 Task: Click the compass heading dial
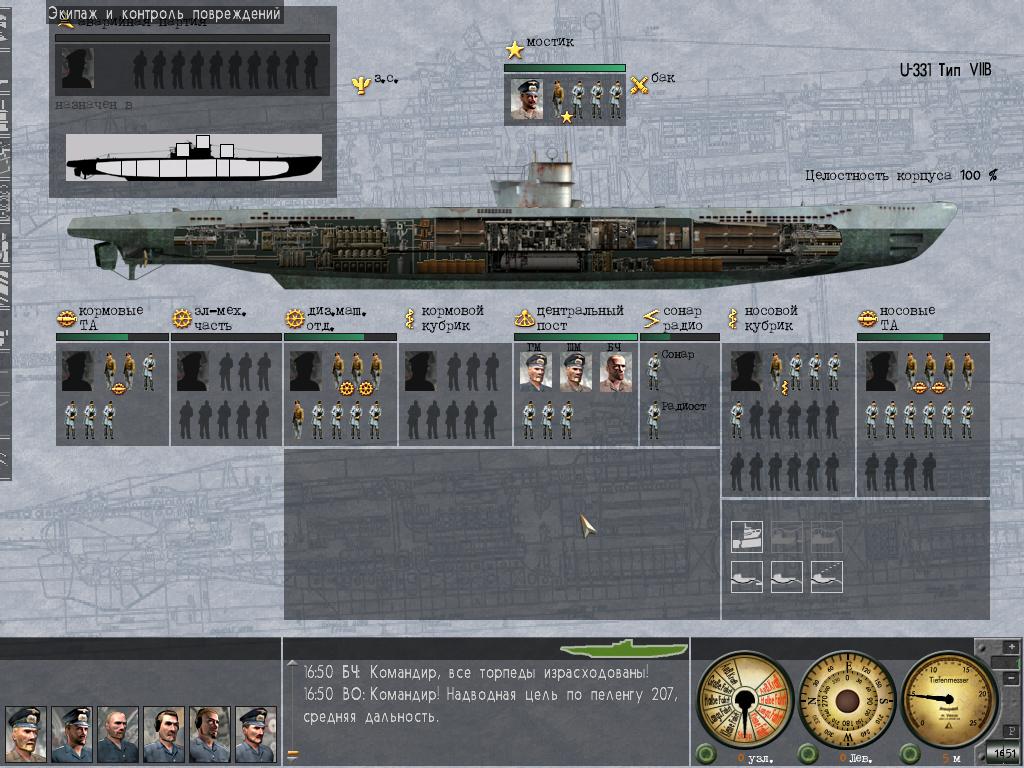click(846, 699)
